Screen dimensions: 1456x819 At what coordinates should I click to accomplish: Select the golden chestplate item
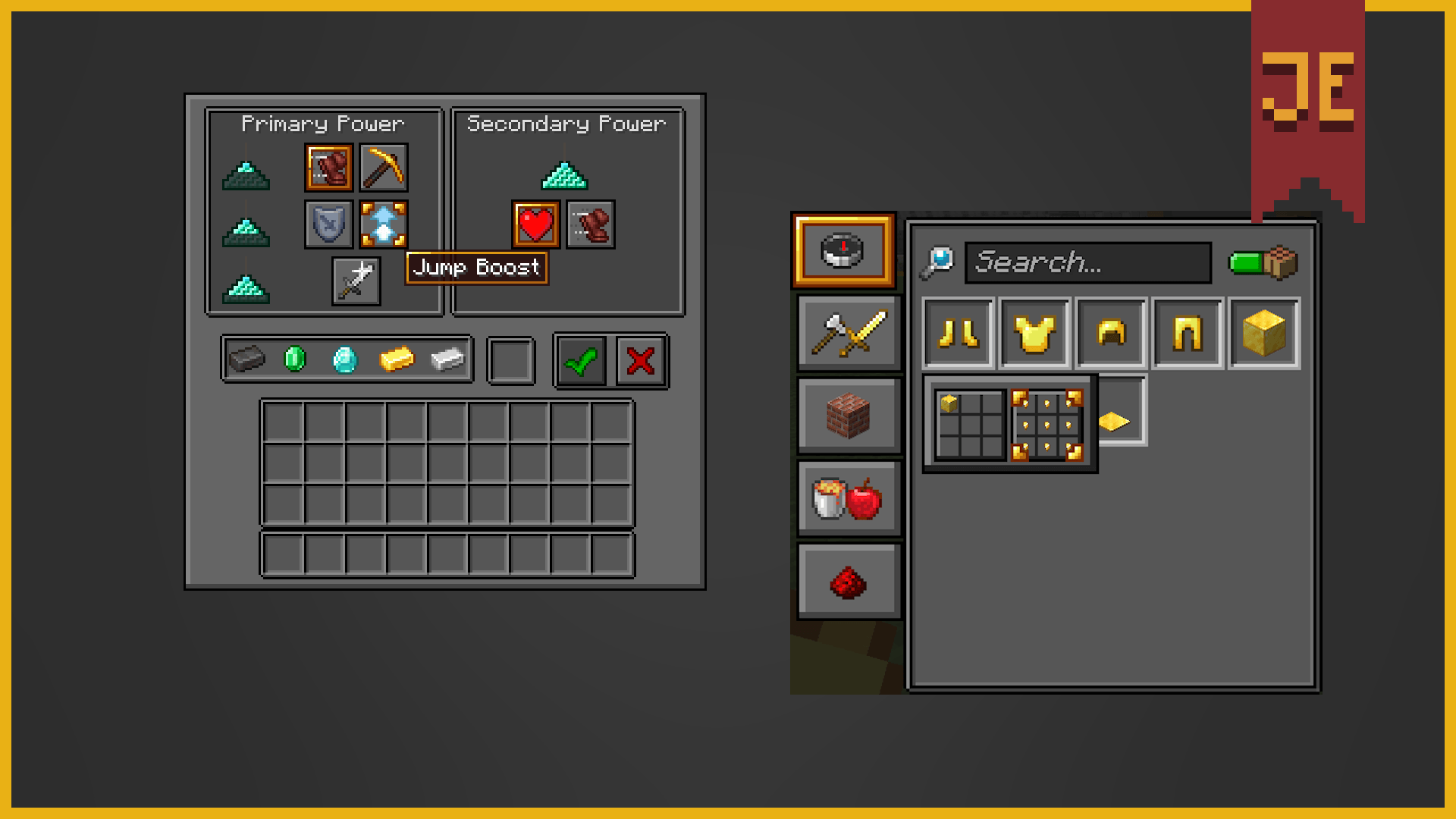(x=1034, y=334)
